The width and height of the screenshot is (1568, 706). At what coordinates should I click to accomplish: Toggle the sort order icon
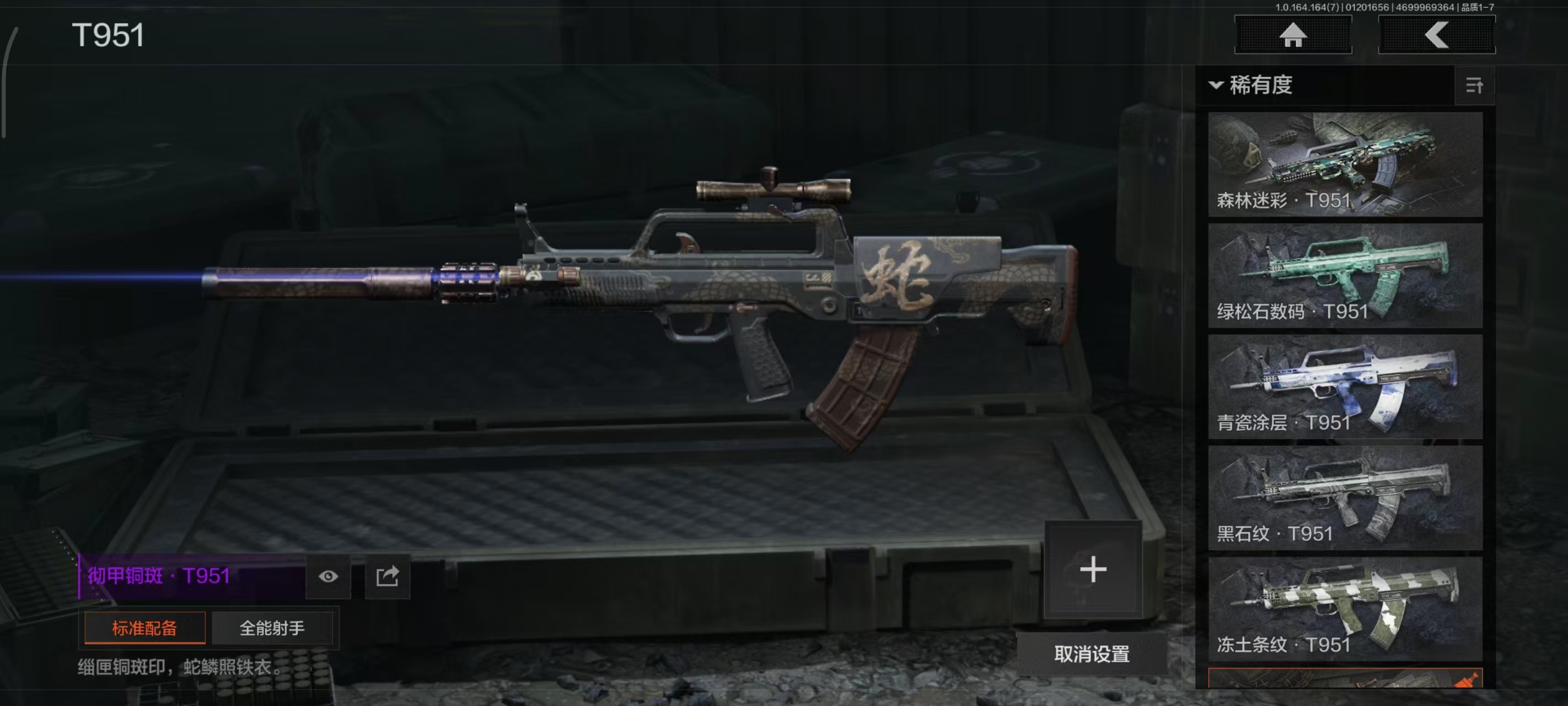tap(1474, 86)
